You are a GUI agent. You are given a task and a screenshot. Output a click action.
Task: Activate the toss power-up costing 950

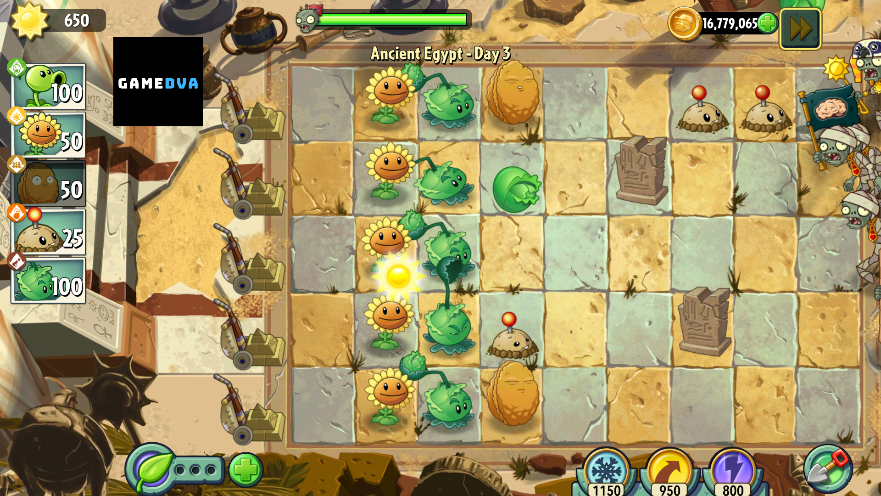(x=669, y=468)
